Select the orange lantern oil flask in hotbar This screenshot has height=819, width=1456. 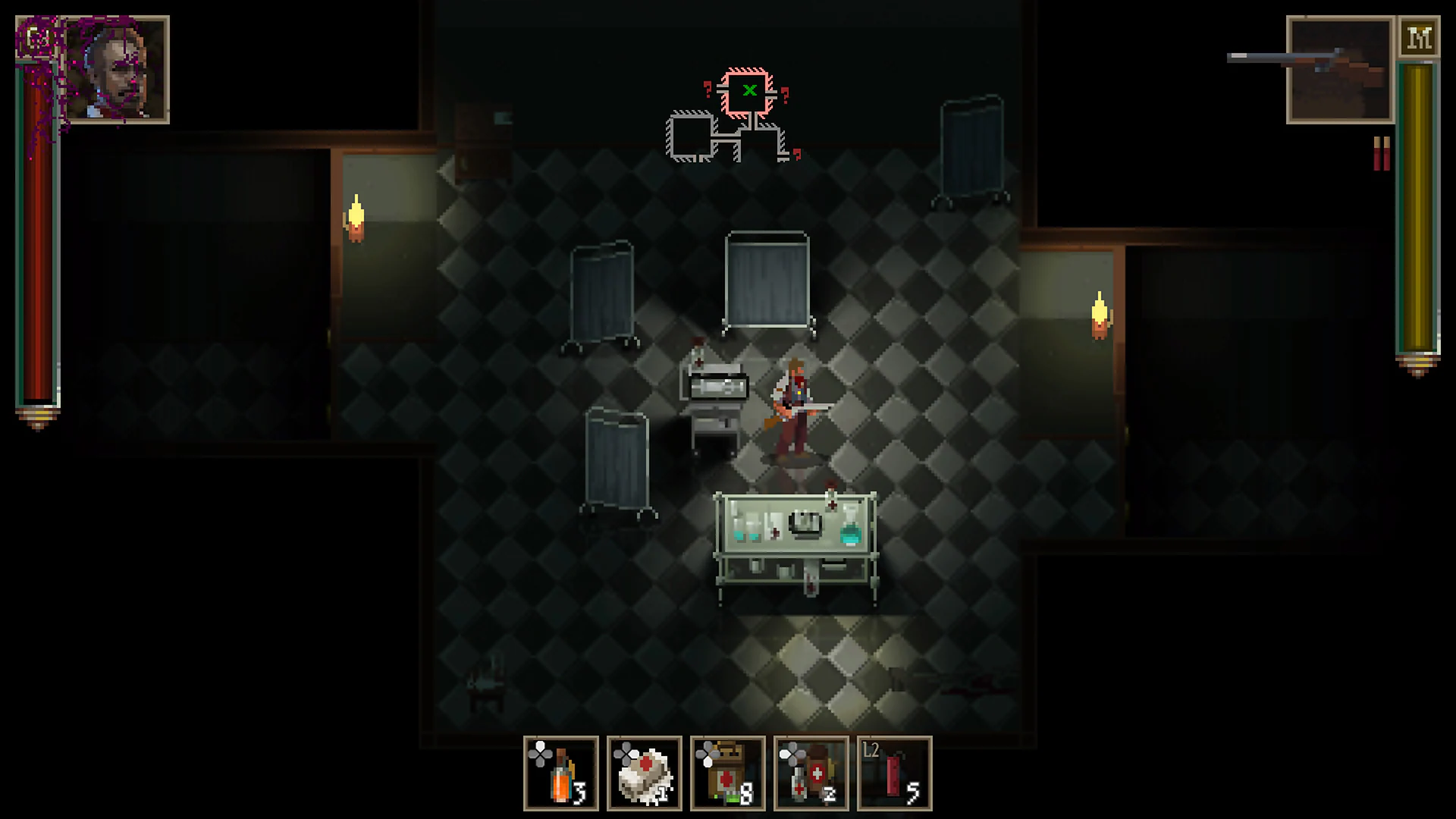pyautogui.click(x=561, y=773)
